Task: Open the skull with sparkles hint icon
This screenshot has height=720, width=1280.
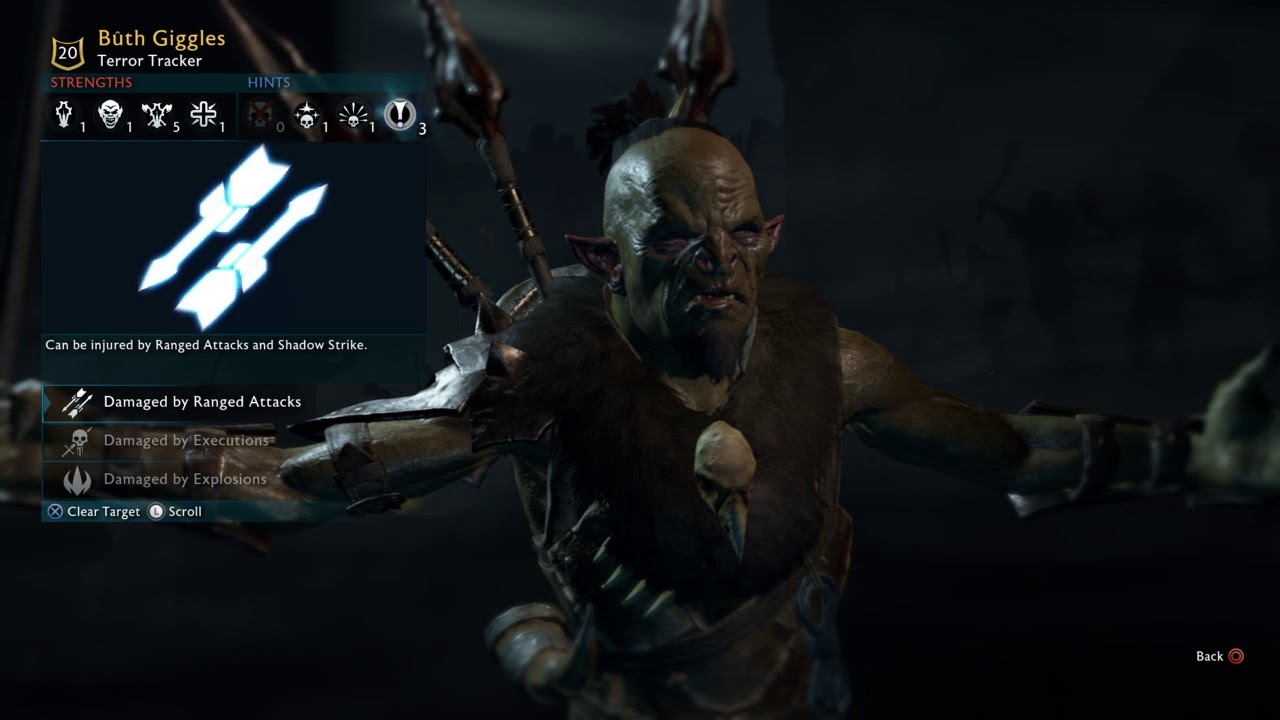Action: click(306, 116)
